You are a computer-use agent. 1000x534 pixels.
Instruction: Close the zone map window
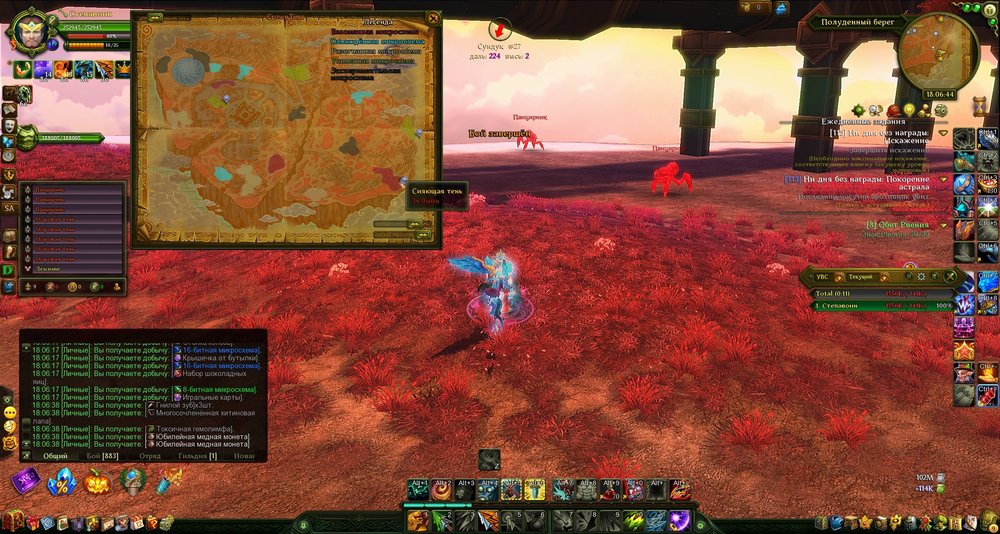click(x=433, y=18)
